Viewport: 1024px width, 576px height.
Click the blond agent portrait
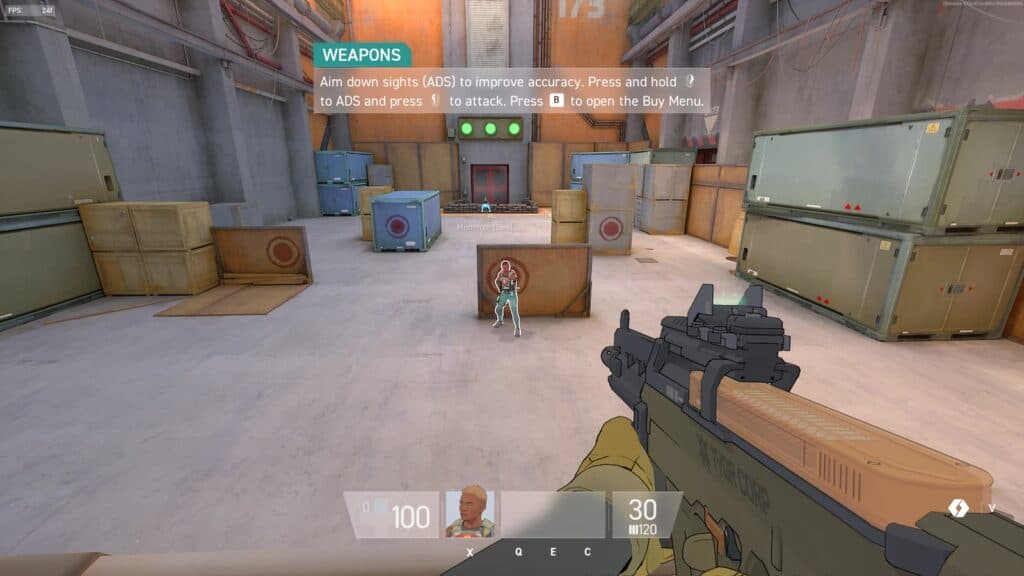[469, 513]
